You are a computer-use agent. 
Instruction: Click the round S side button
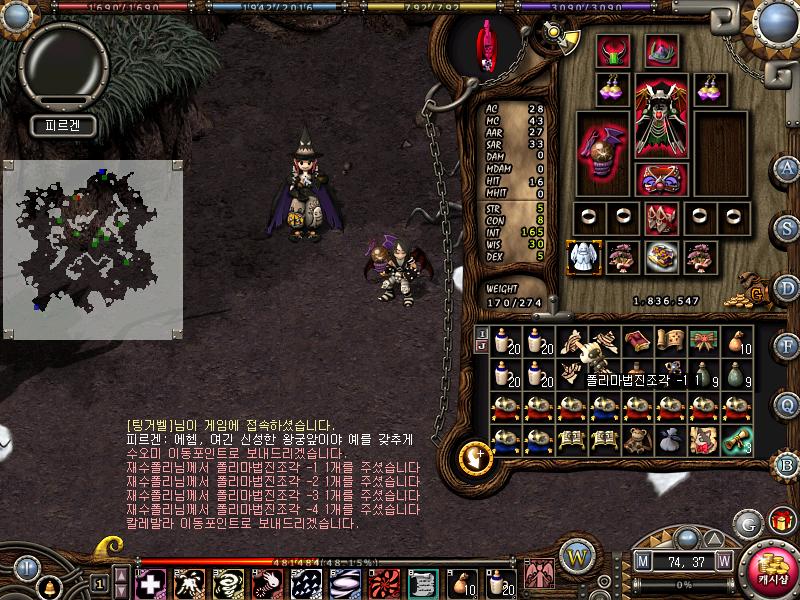787,227
